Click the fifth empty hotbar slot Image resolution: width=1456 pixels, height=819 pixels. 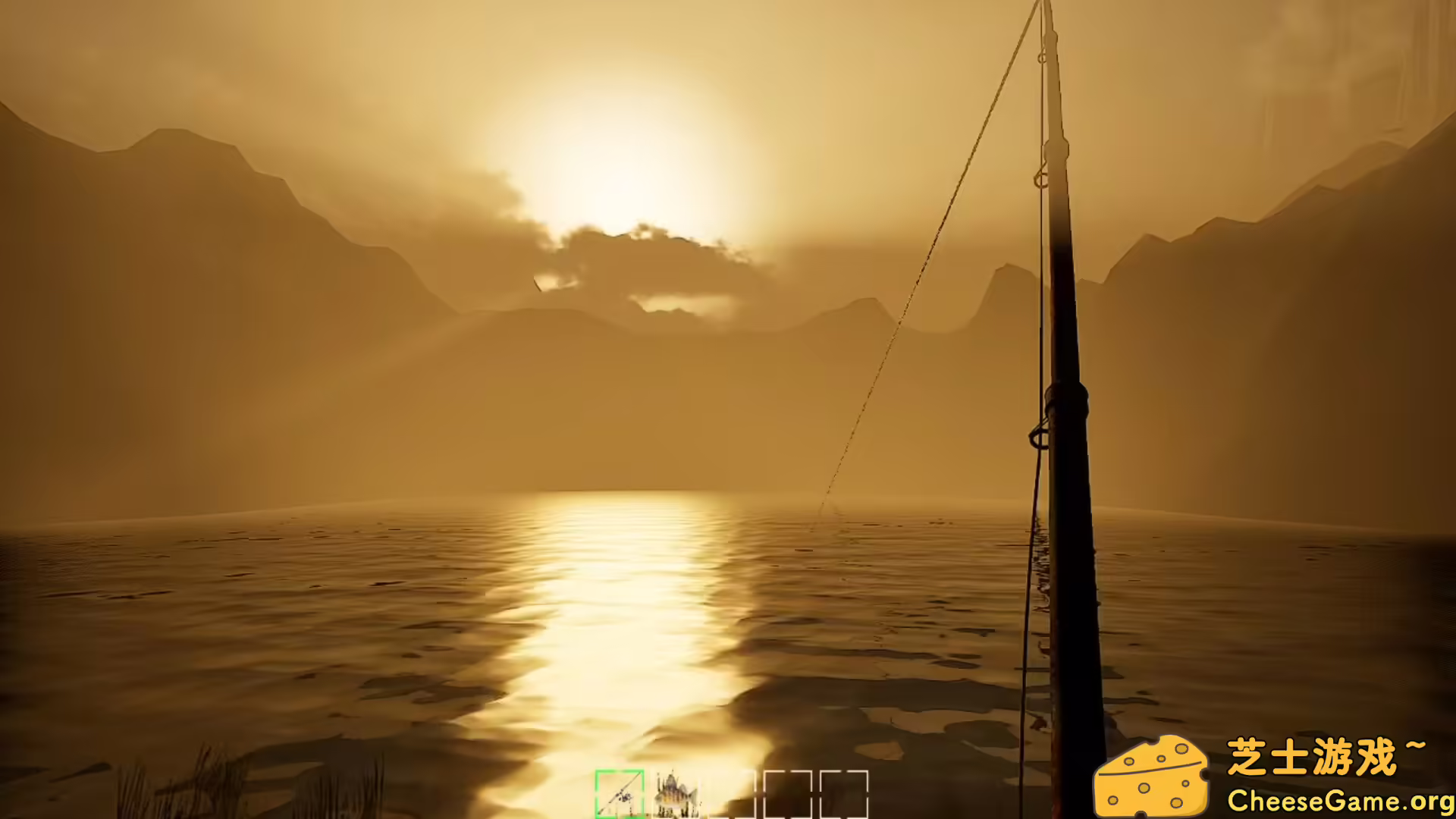(x=844, y=792)
